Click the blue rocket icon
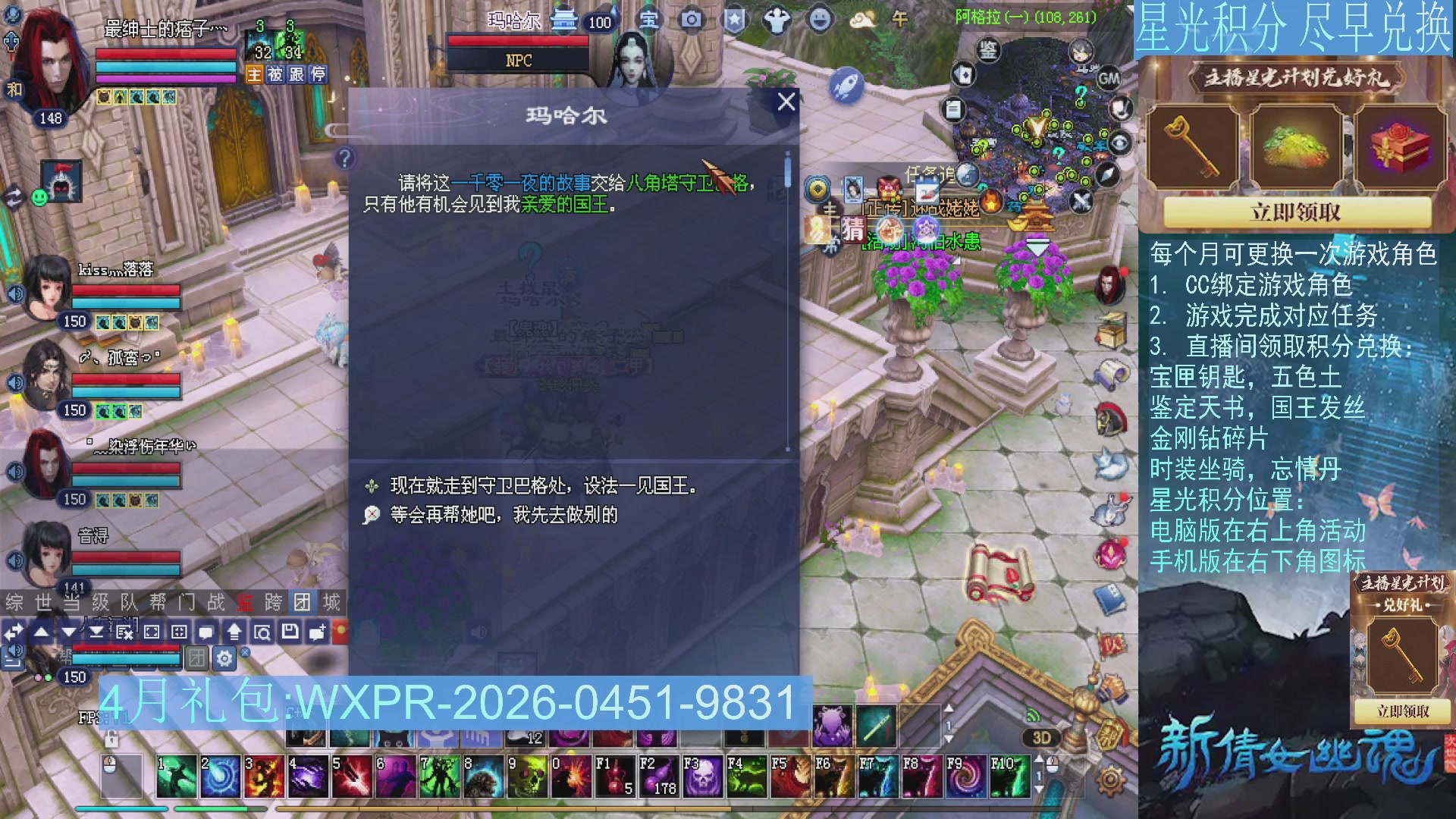The width and height of the screenshot is (1456, 819). click(848, 85)
